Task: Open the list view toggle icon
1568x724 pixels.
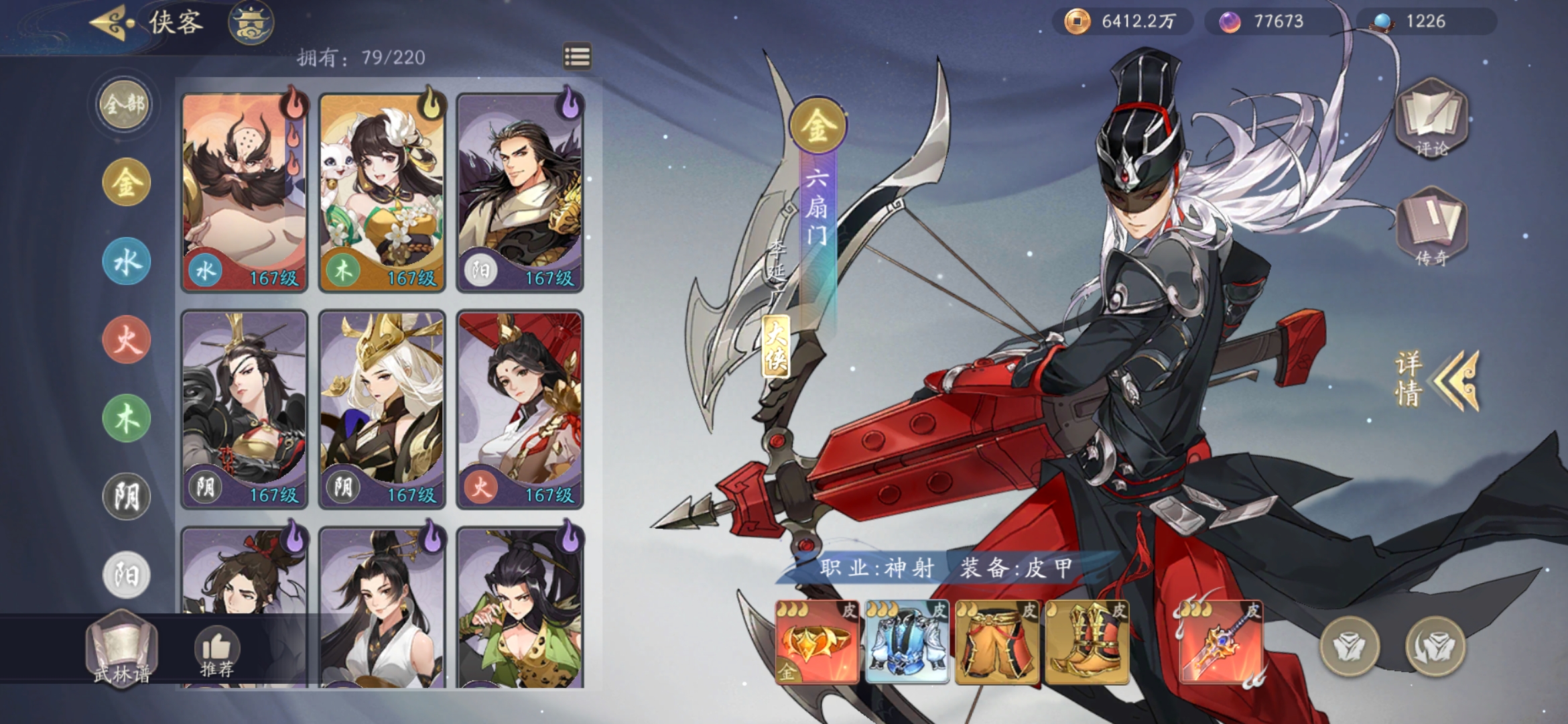Action: pos(577,57)
